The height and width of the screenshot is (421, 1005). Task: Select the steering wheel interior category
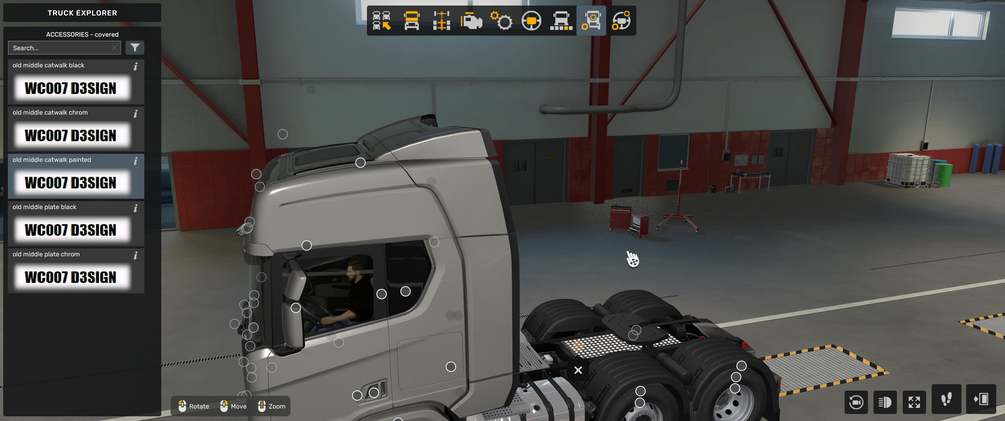click(x=531, y=21)
